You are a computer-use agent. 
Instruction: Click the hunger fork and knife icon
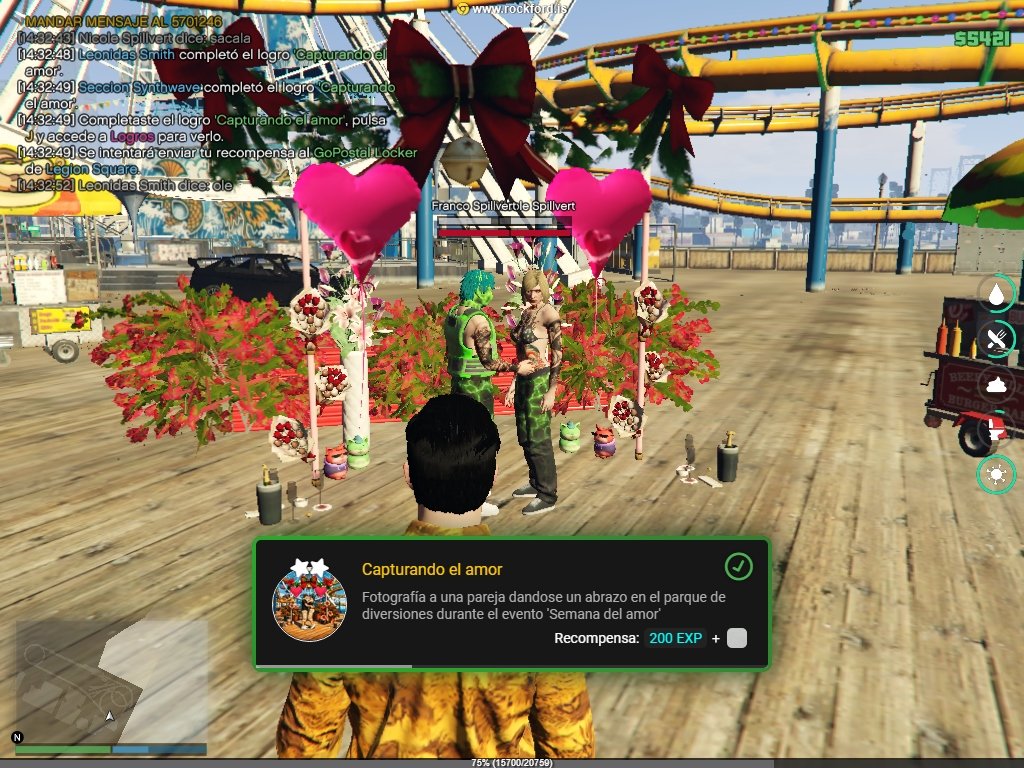(x=996, y=339)
